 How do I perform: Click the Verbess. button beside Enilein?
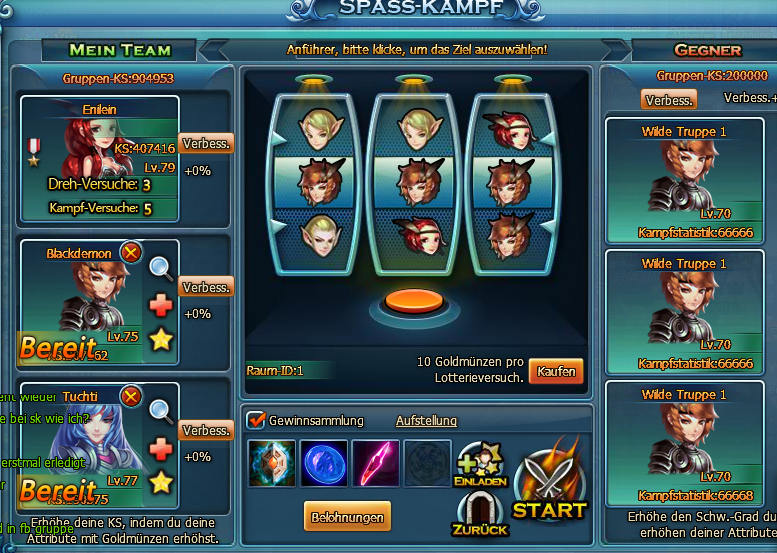click(x=206, y=143)
